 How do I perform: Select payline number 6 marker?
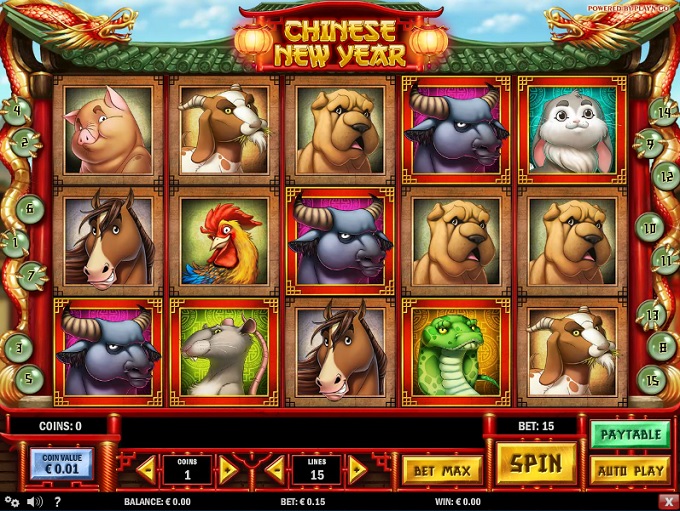coord(30,209)
